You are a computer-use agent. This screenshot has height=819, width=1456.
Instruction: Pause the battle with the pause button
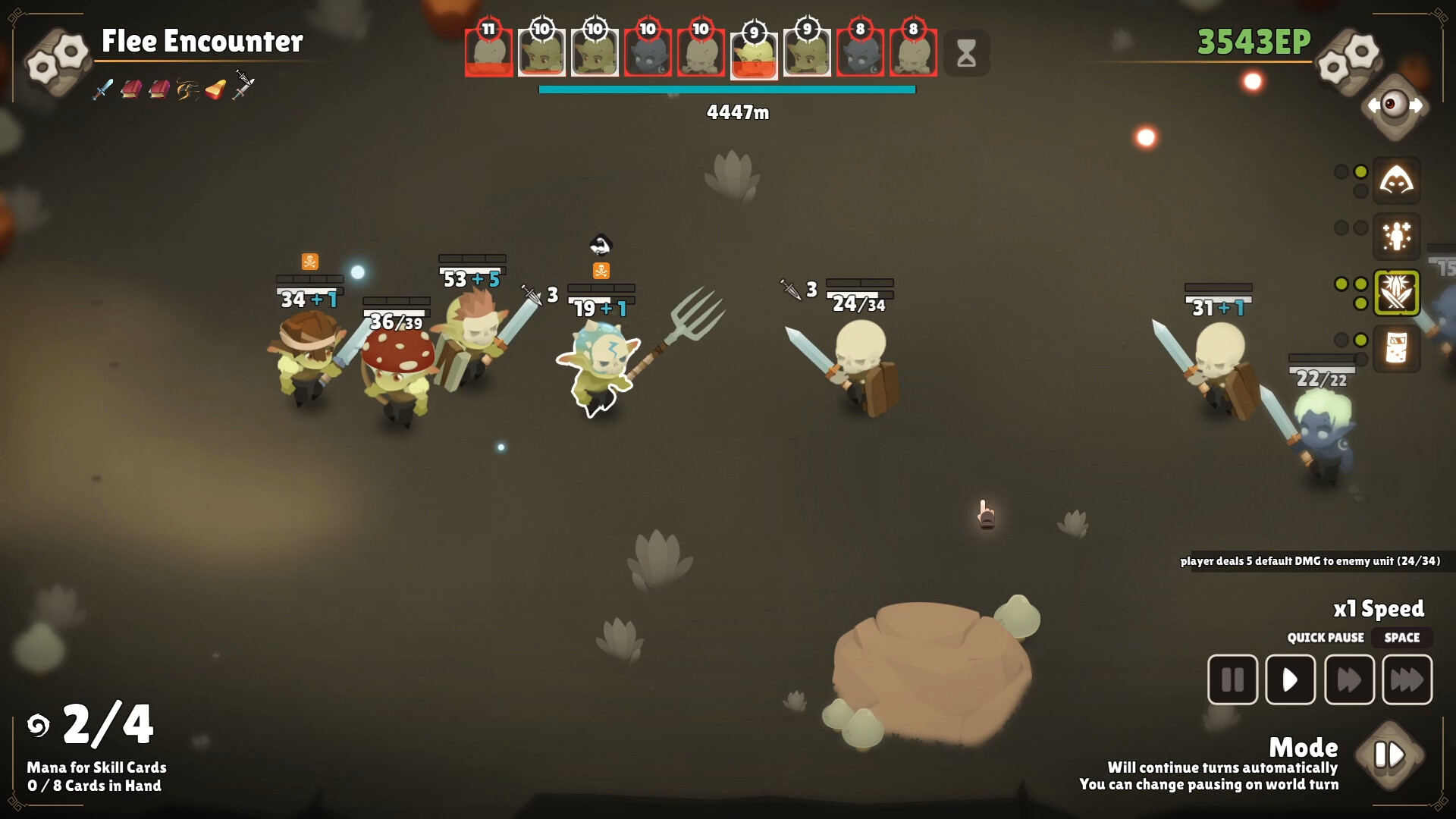click(x=1232, y=679)
